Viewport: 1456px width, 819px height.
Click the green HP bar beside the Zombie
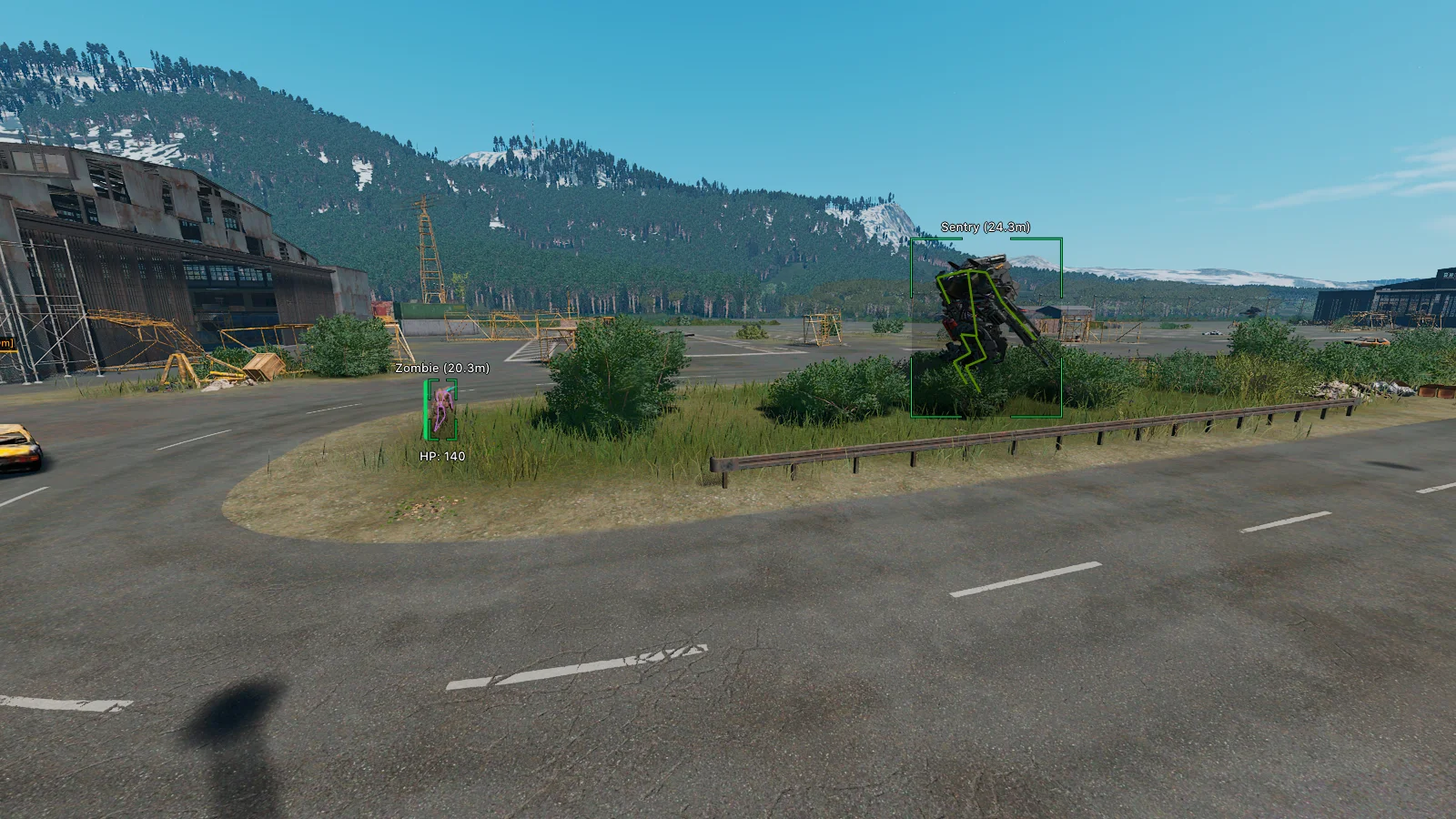tap(426, 409)
